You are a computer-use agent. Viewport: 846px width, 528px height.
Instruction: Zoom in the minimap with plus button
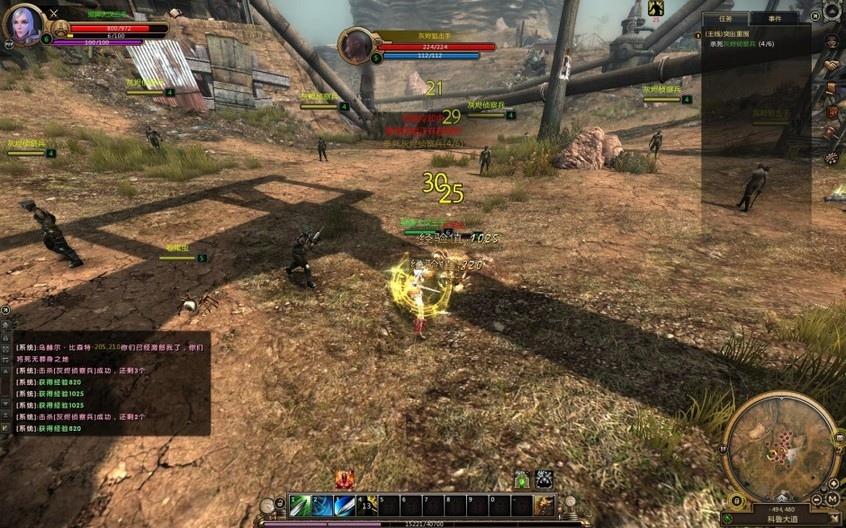(833, 484)
